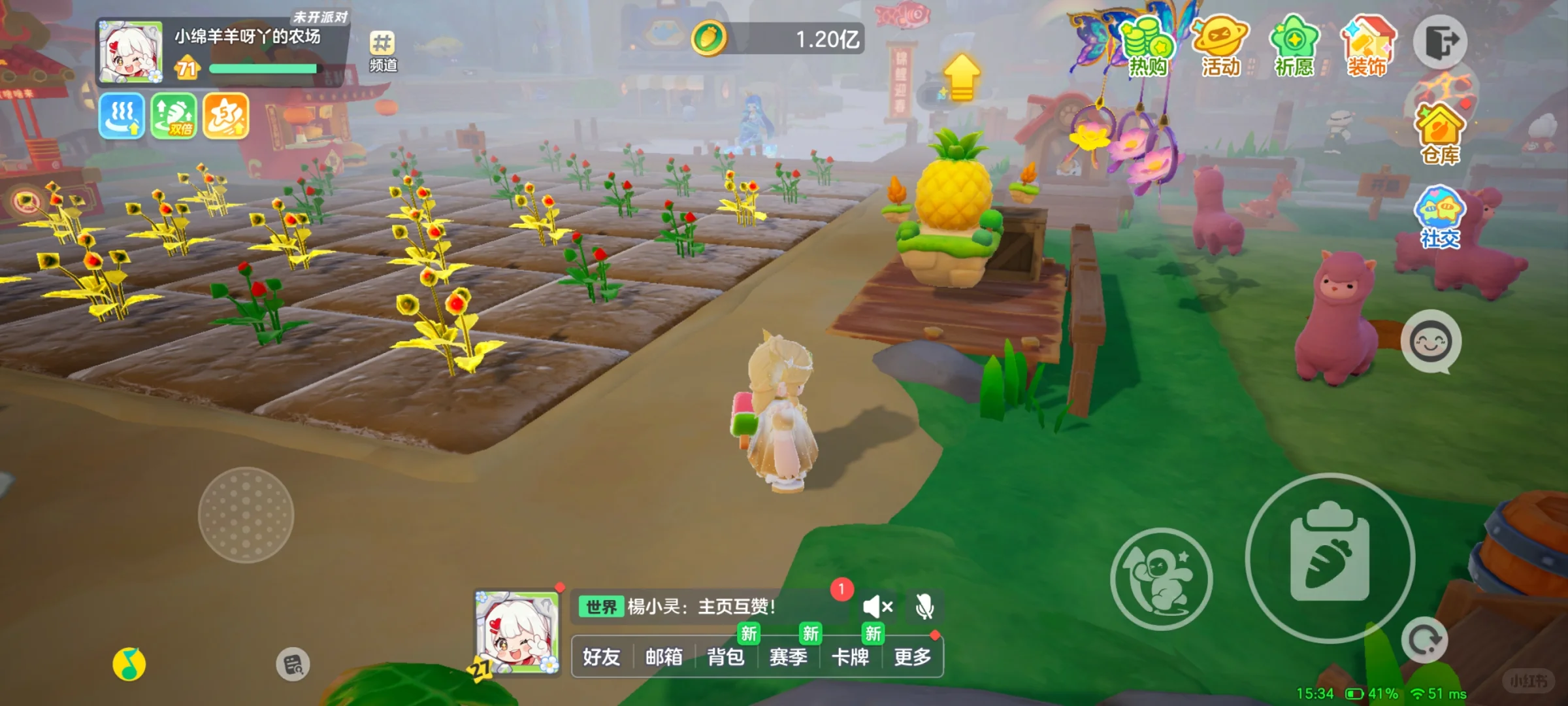Screen dimensions: 1568x706
Task: Open the 社交 social menu
Action: tap(1440, 218)
